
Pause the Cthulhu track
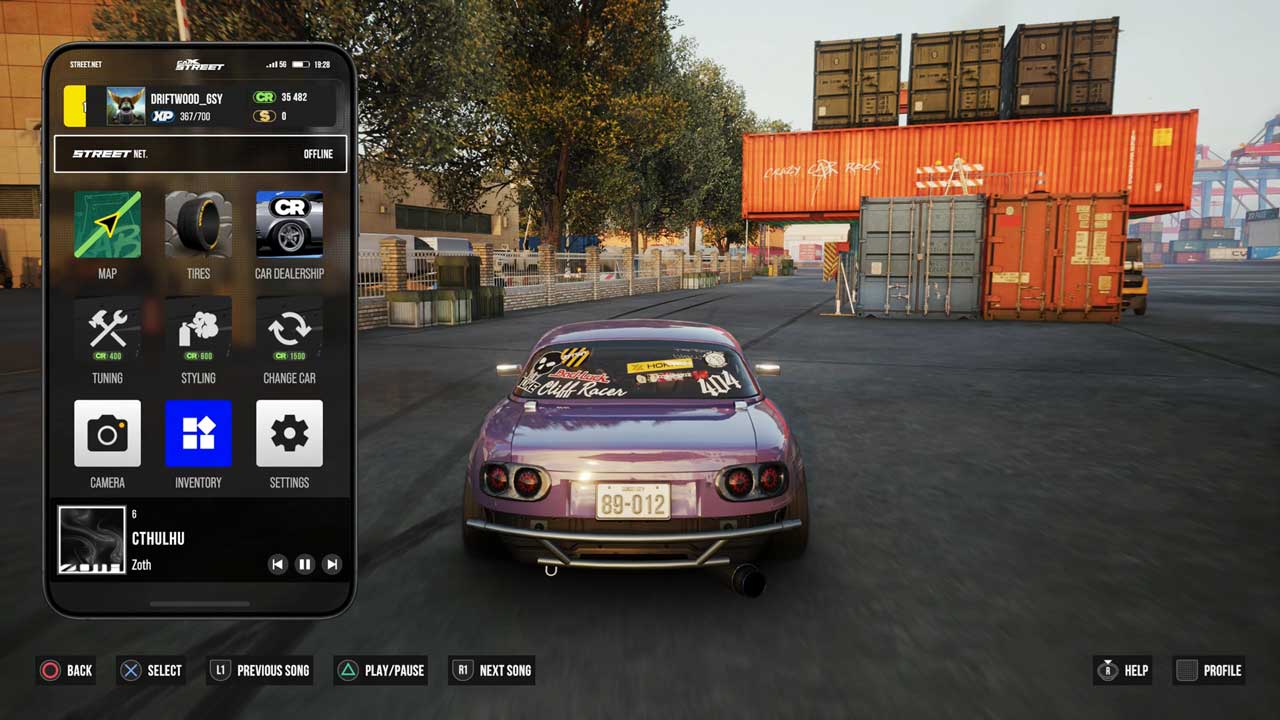click(x=305, y=565)
